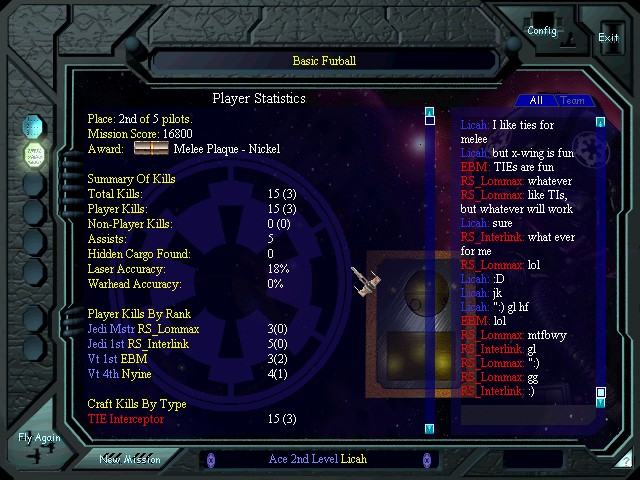Start a New Mission
640x480 pixels.
[x=130, y=459]
